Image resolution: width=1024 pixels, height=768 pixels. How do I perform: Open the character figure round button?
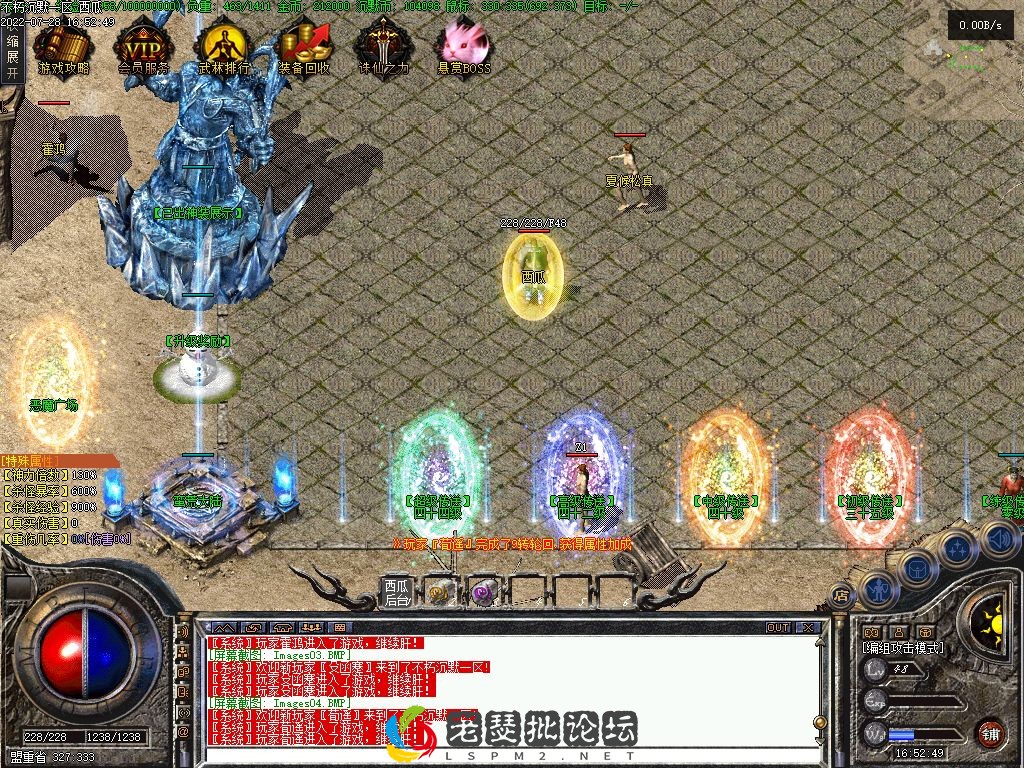(878, 588)
